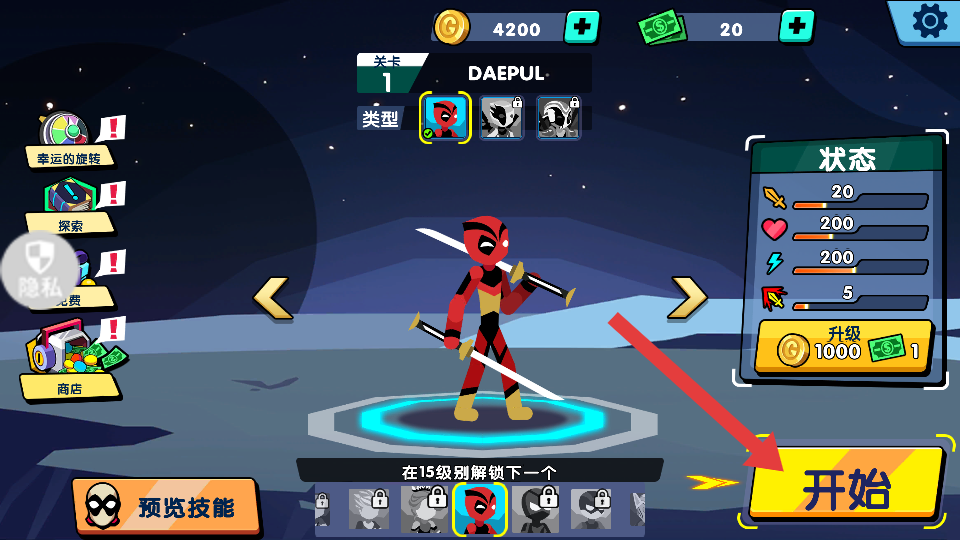Upgrade the character with the 升级 button

[x=845, y=346]
